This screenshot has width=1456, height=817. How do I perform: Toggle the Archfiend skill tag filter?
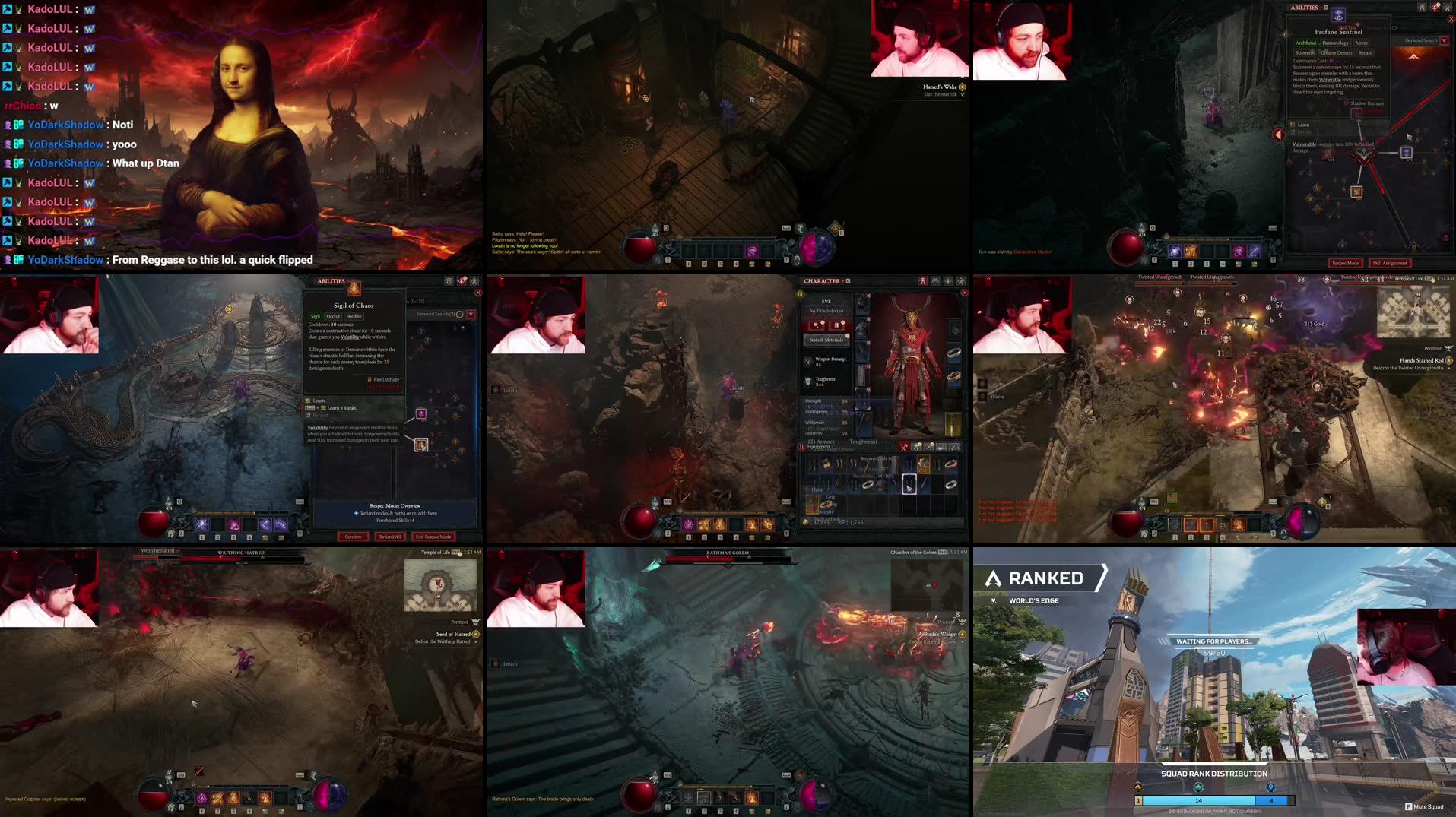(1307, 43)
